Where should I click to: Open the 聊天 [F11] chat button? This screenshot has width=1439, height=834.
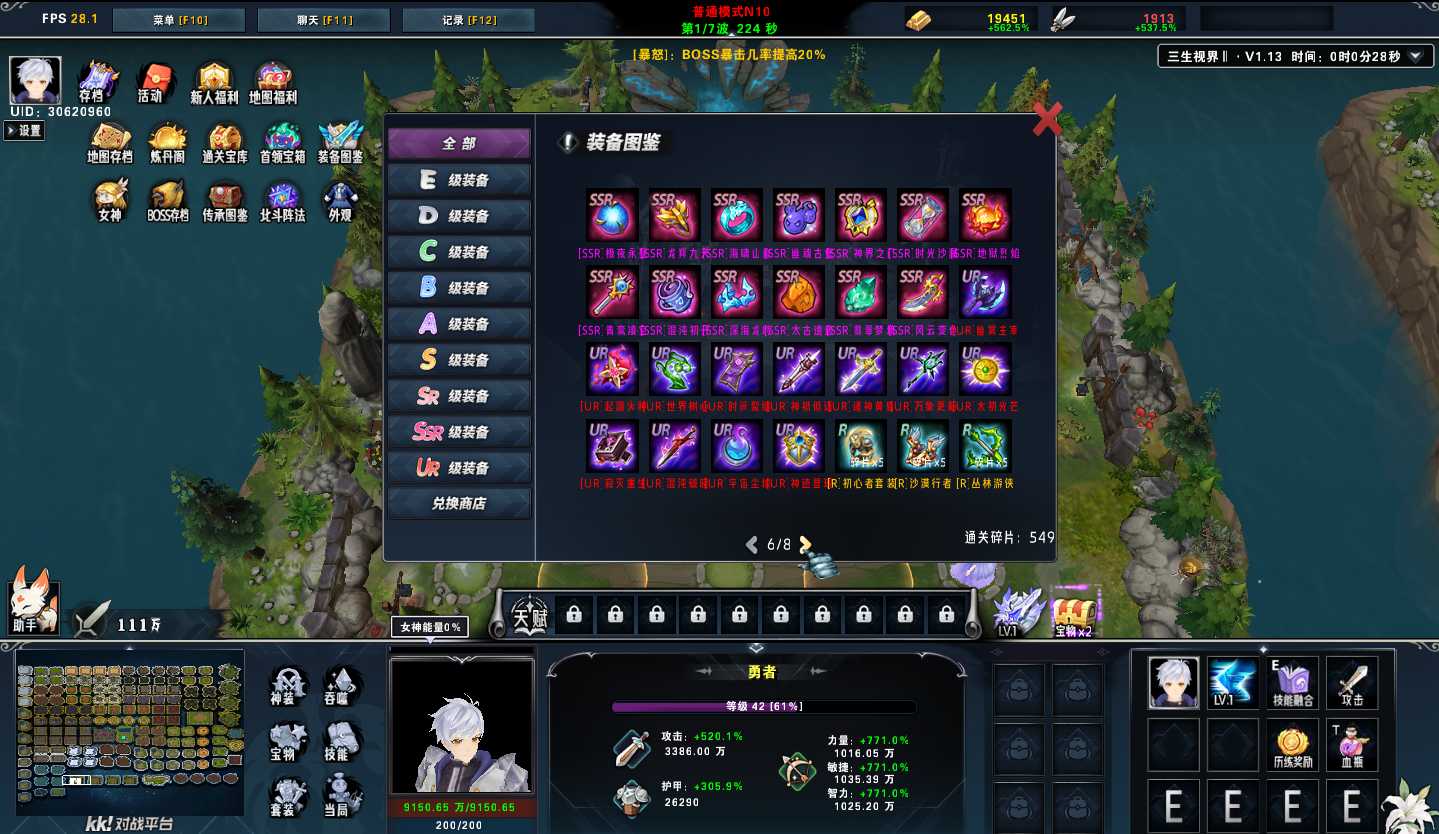pyautogui.click(x=323, y=20)
